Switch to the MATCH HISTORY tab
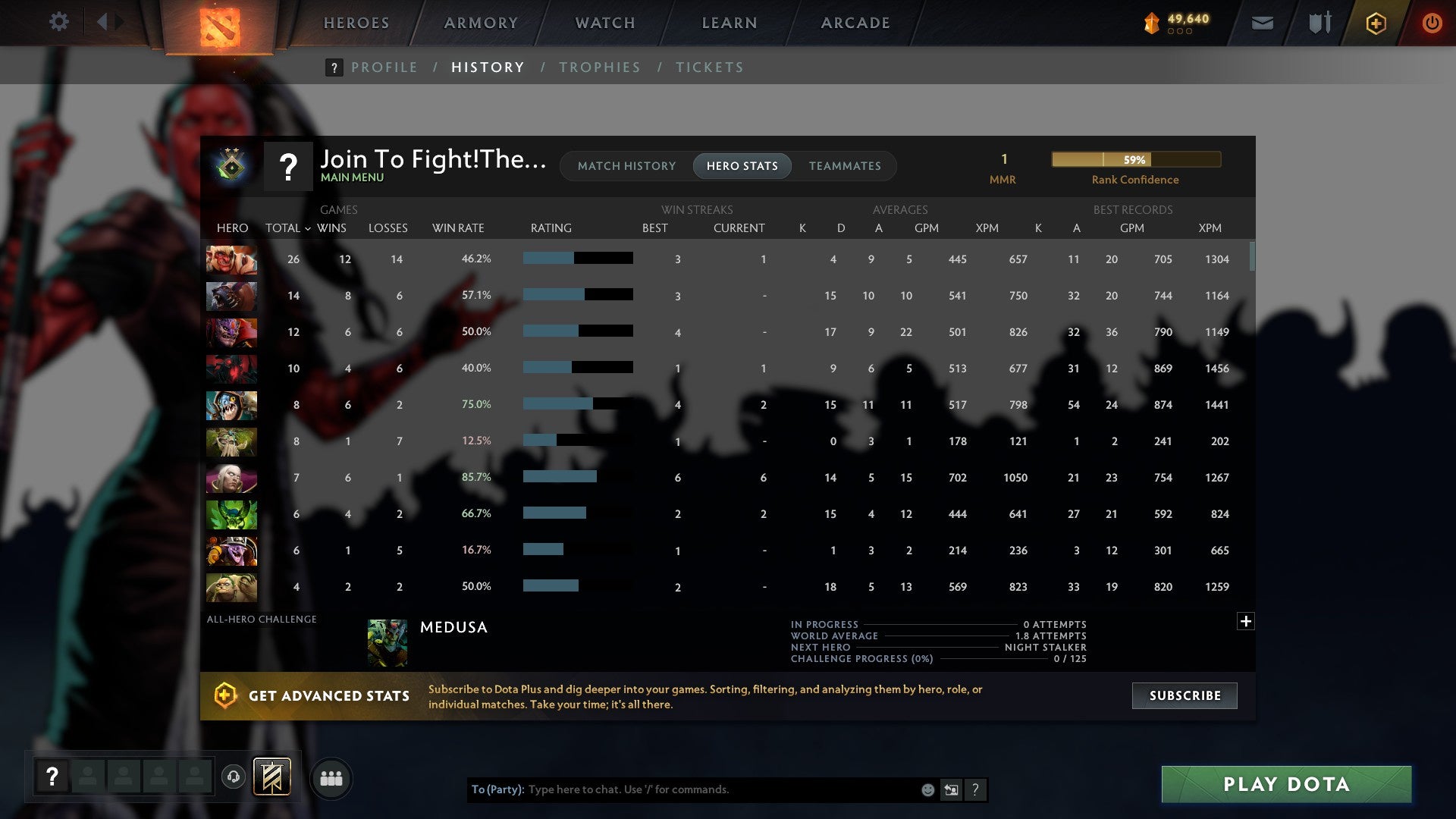 tap(626, 165)
